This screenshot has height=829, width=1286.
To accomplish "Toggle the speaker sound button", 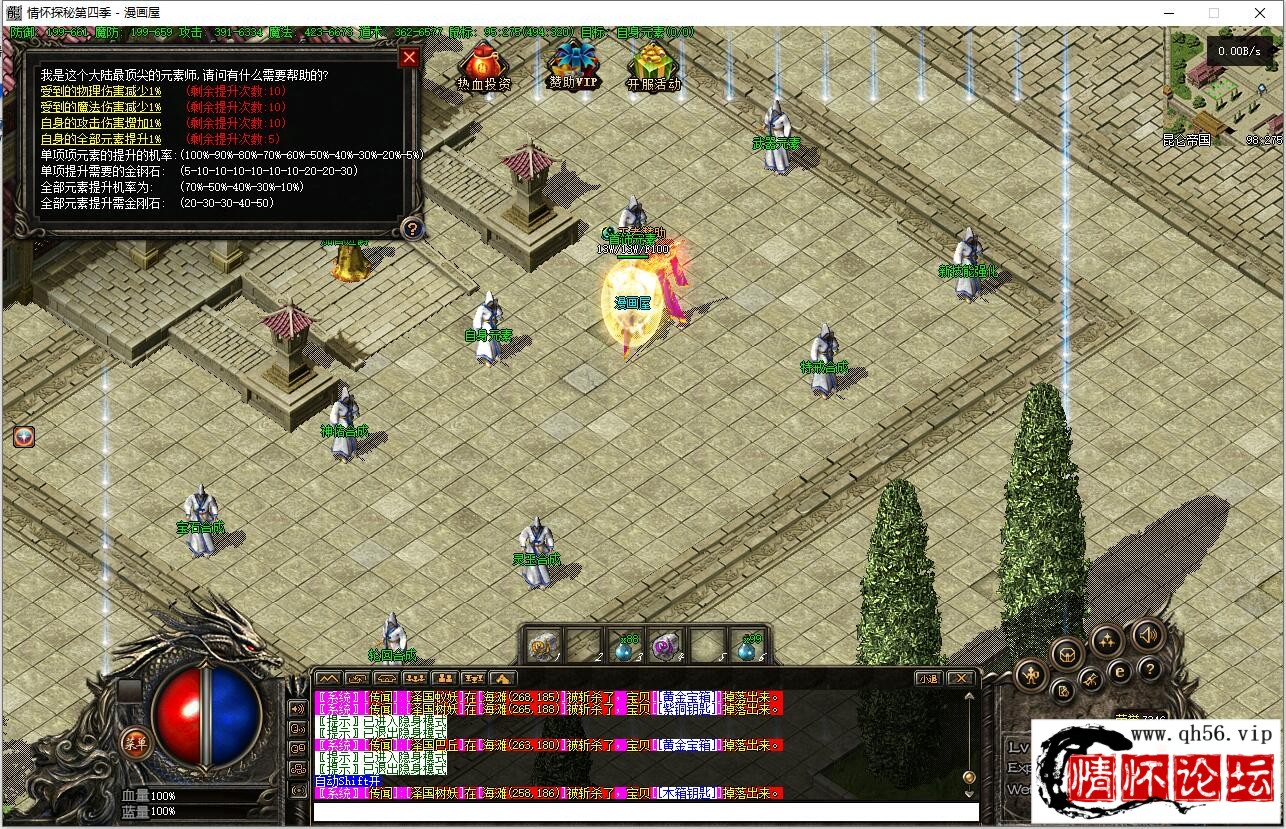I will coord(1147,633).
